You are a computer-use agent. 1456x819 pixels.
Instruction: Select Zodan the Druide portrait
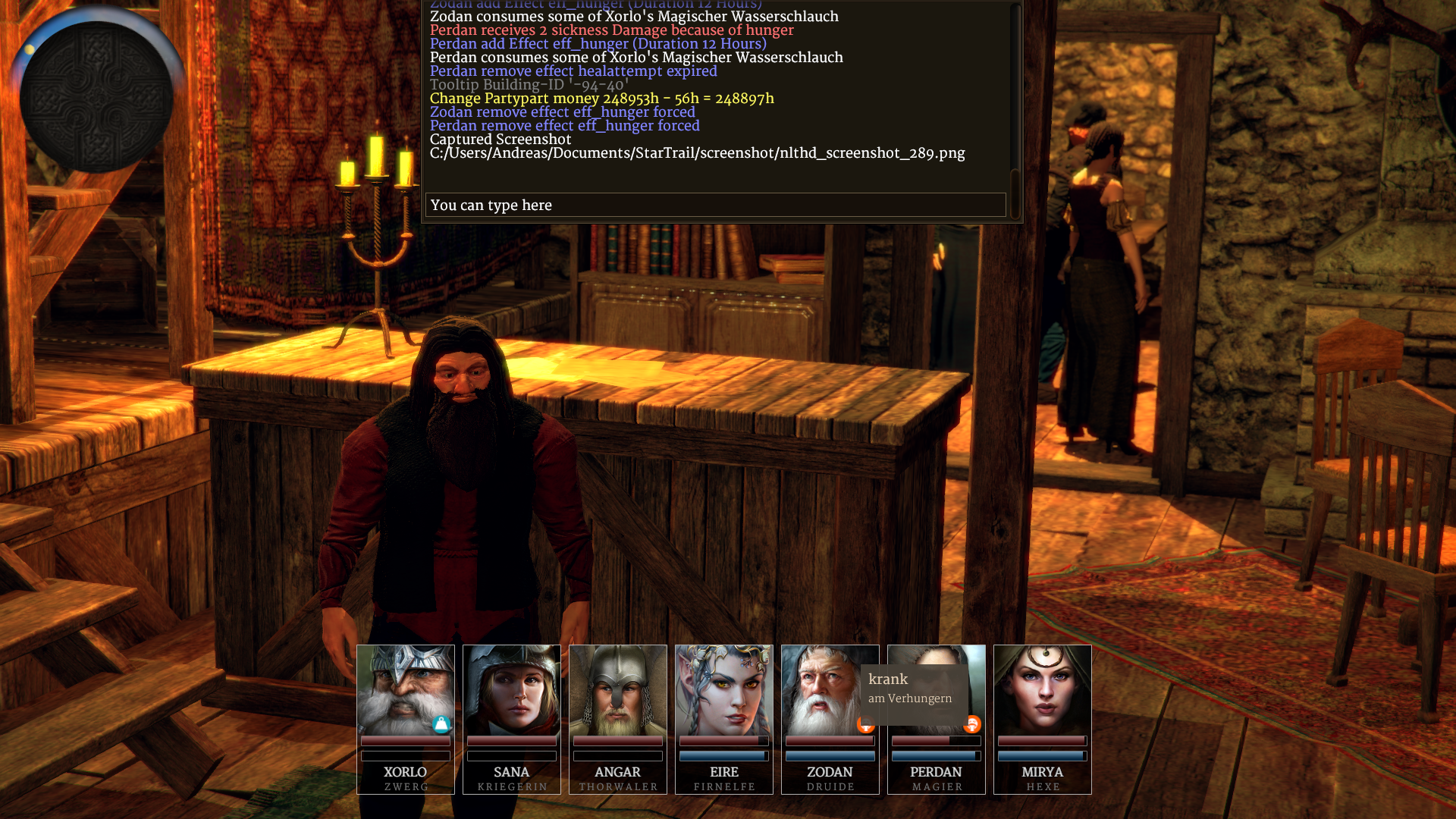(819, 689)
